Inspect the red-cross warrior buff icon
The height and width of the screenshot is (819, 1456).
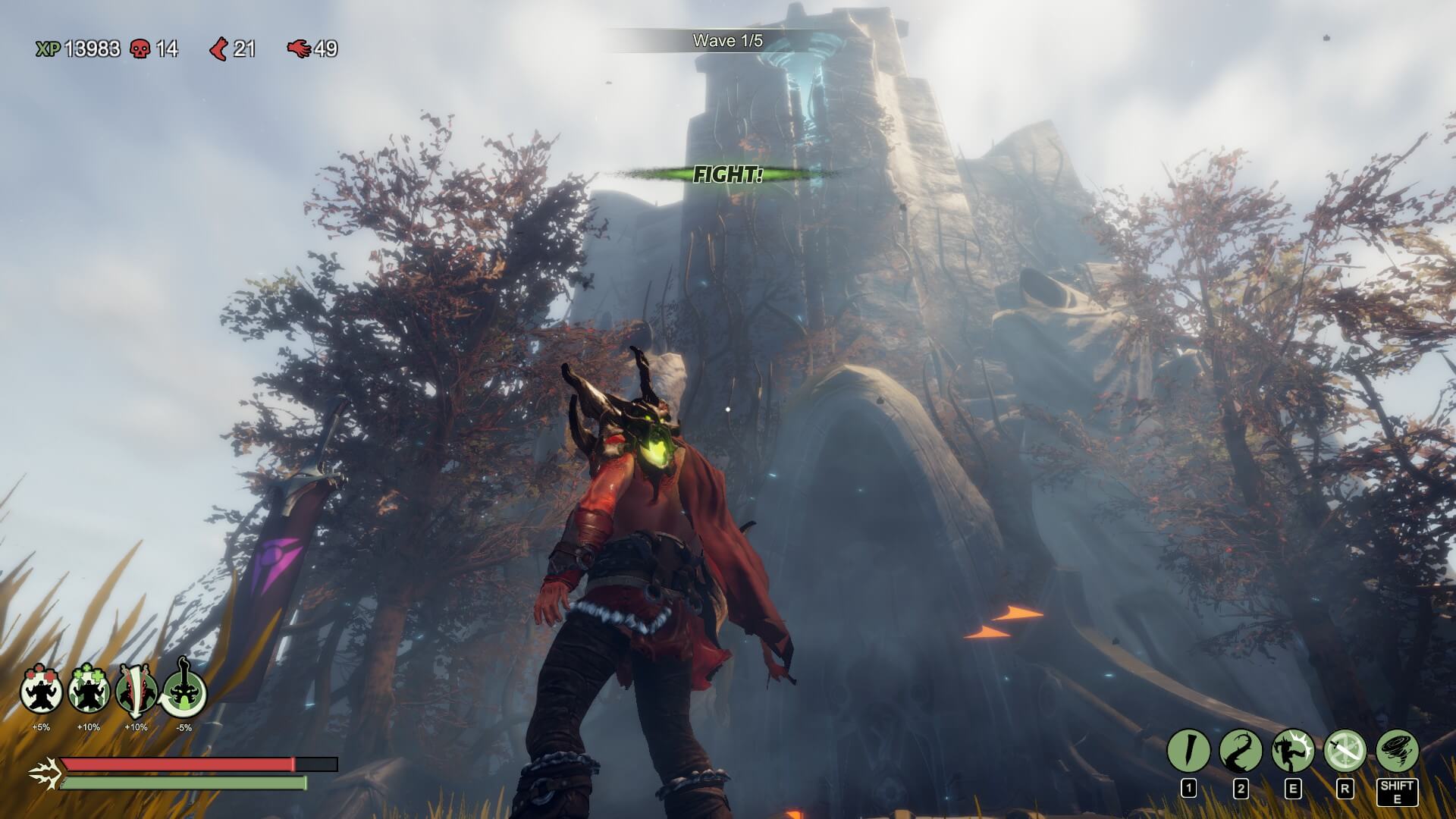click(41, 690)
